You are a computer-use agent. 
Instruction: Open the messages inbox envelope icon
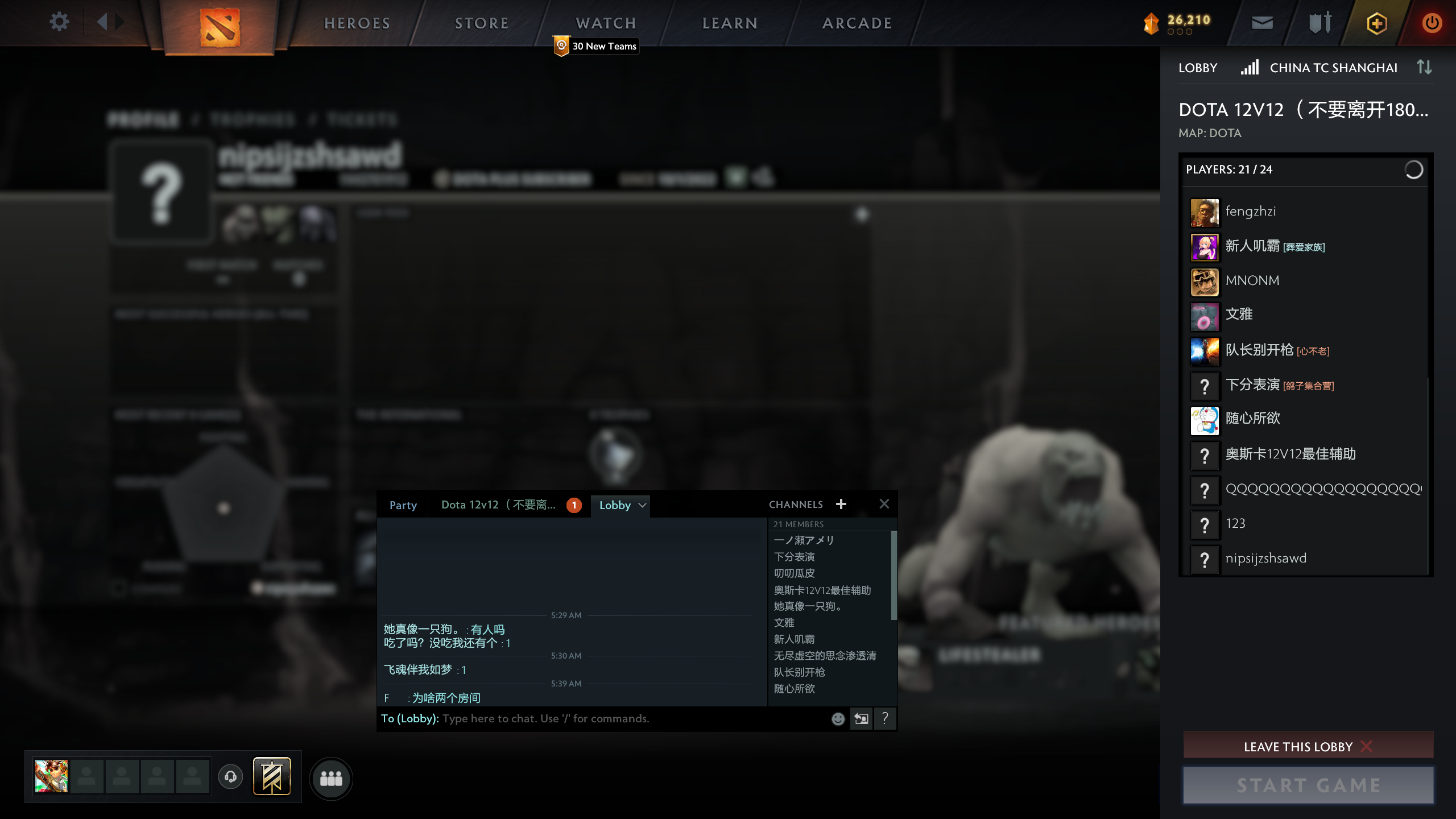pyautogui.click(x=1263, y=23)
